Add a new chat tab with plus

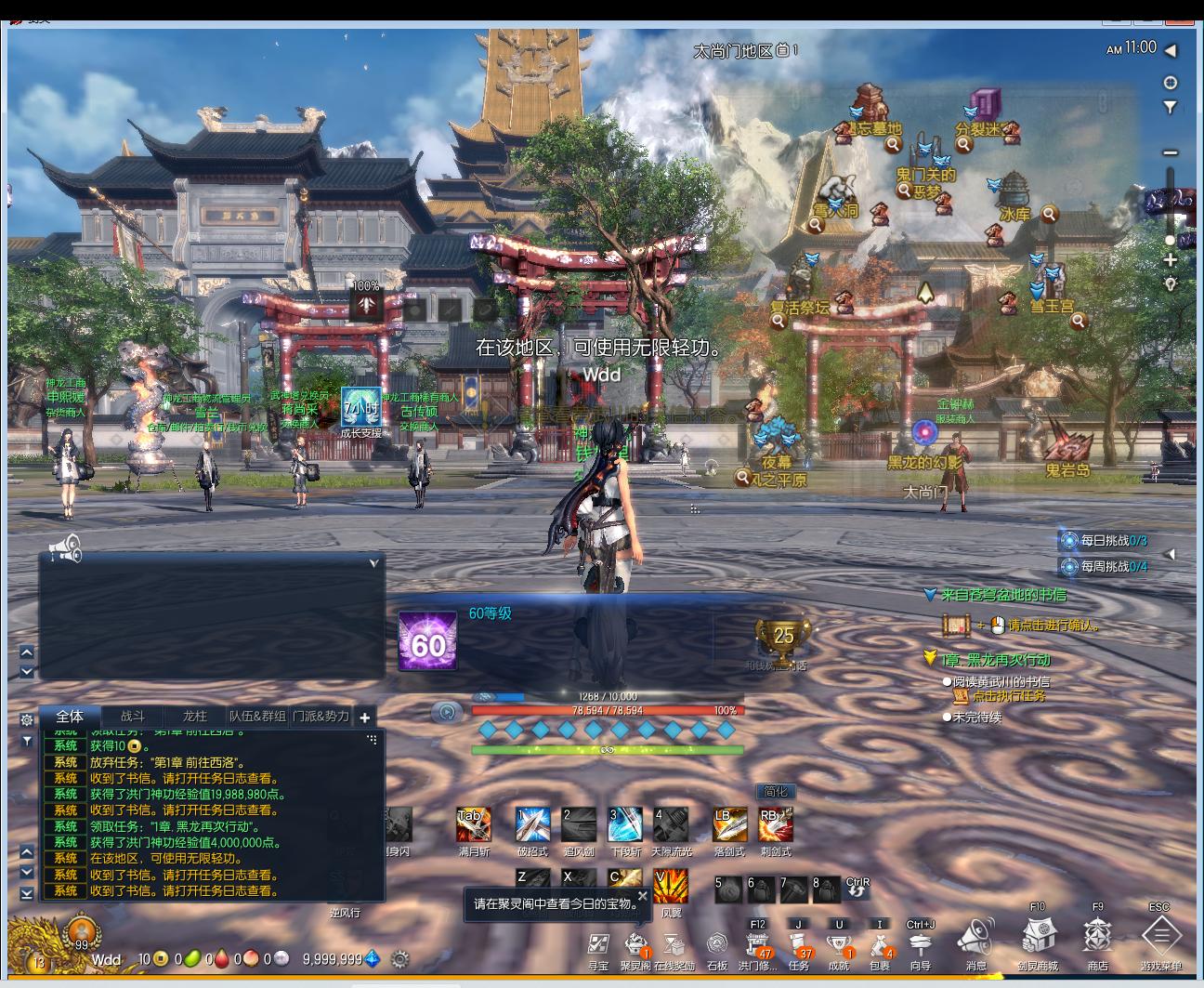tap(365, 718)
